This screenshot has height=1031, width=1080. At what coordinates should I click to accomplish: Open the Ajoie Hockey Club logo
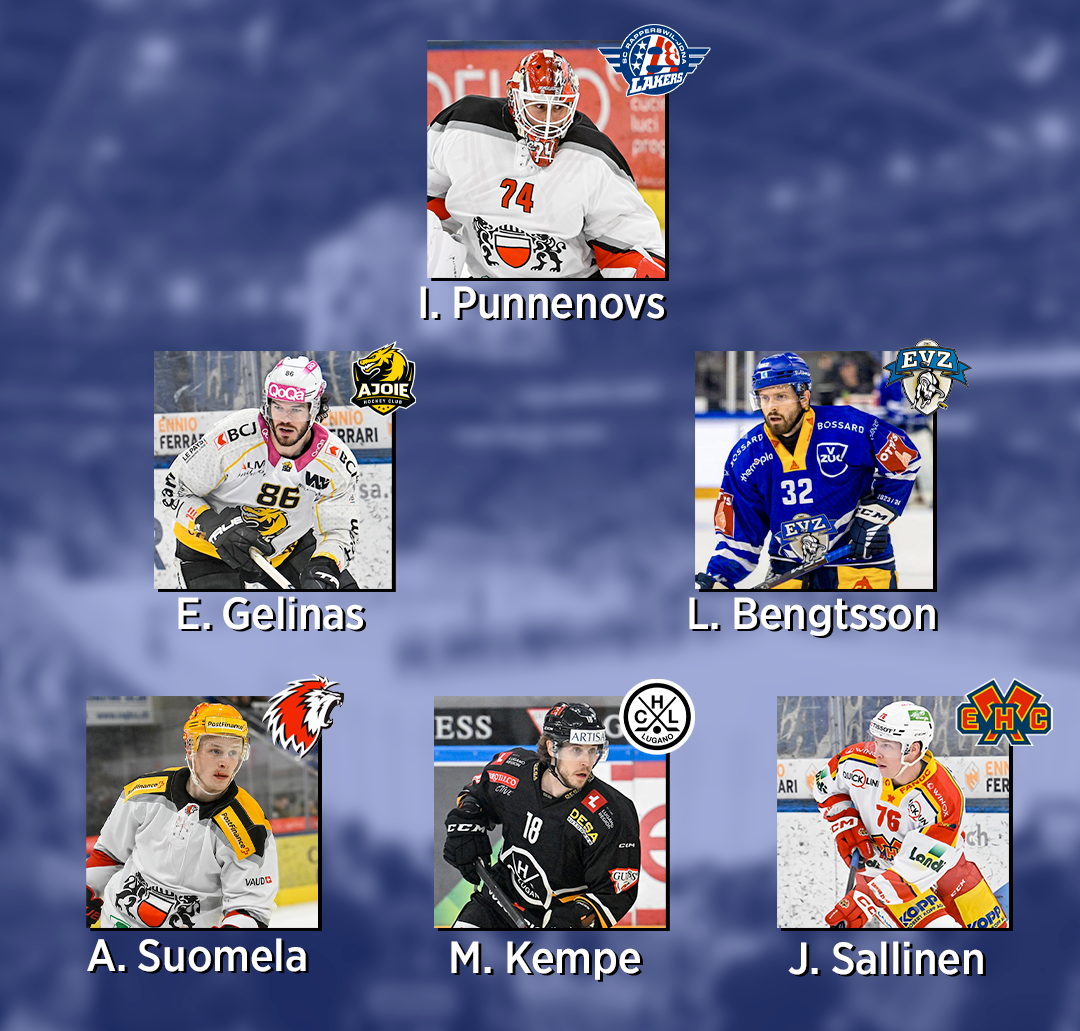pos(383,379)
